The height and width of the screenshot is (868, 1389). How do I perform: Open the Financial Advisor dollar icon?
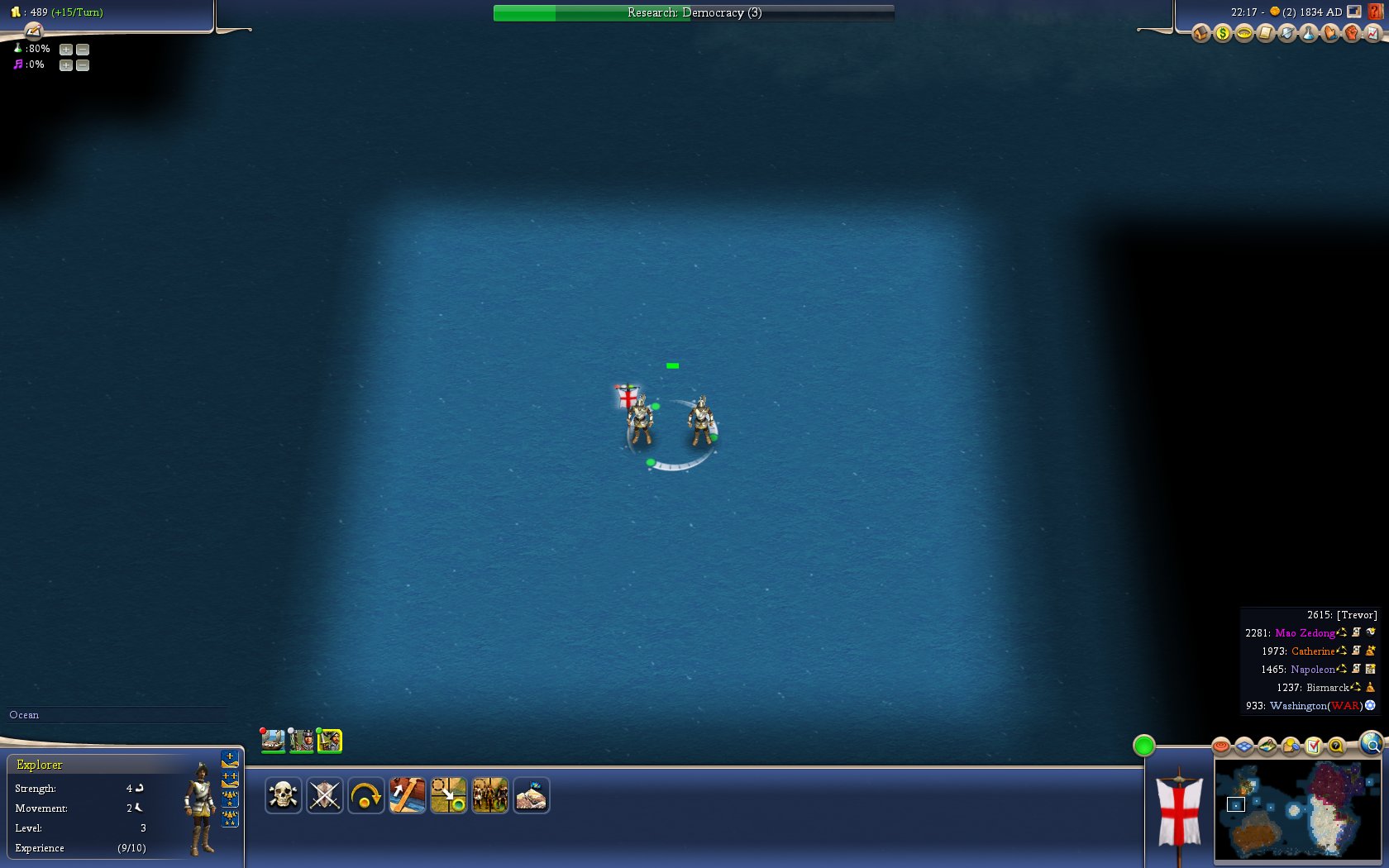(1222, 33)
